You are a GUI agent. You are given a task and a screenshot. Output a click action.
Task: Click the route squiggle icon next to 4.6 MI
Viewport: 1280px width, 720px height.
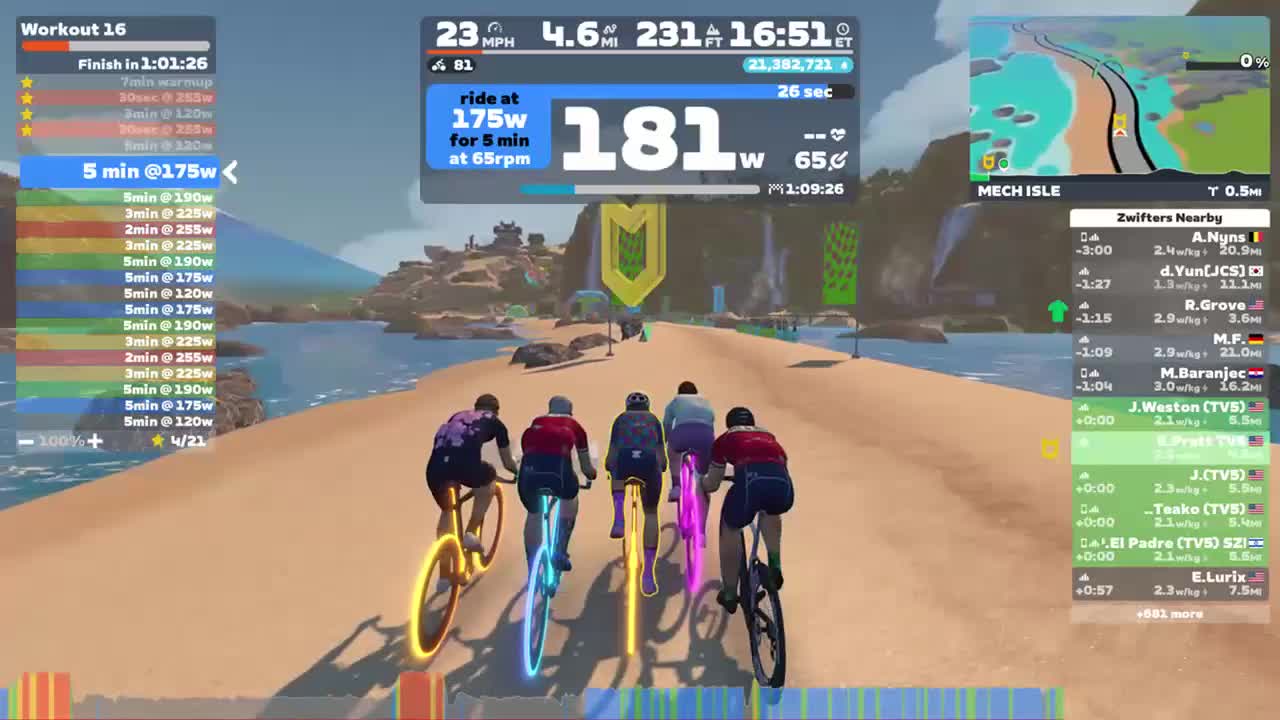(x=607, y=29)
